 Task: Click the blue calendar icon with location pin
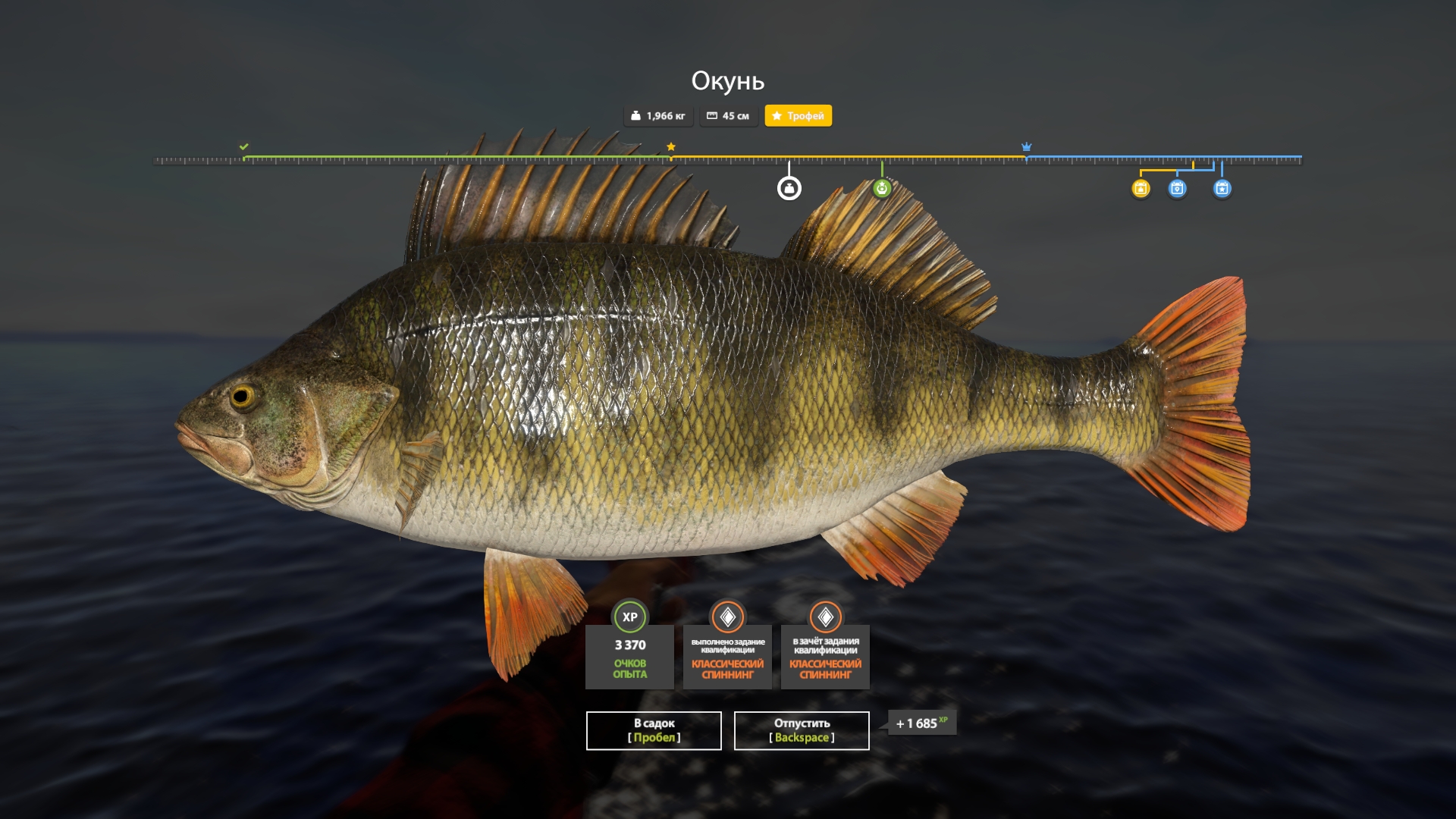tap(1177, 190)
